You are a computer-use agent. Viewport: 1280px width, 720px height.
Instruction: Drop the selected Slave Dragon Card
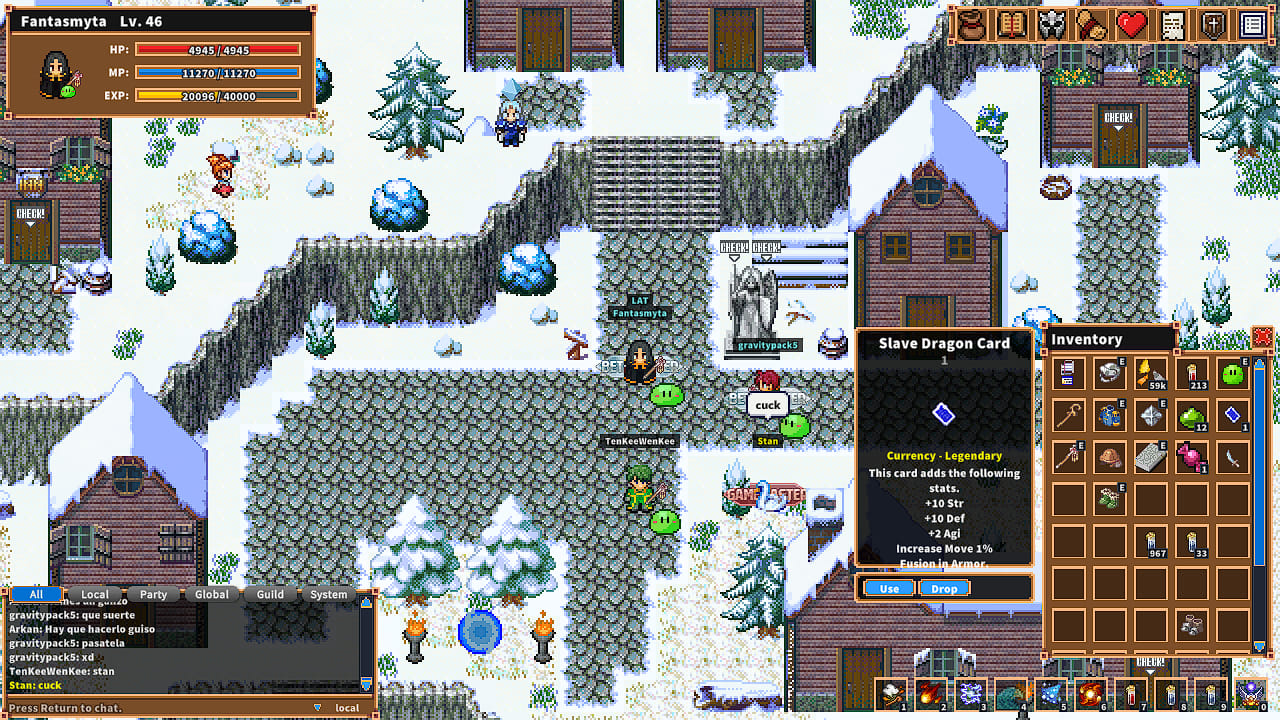click(944, 588)
